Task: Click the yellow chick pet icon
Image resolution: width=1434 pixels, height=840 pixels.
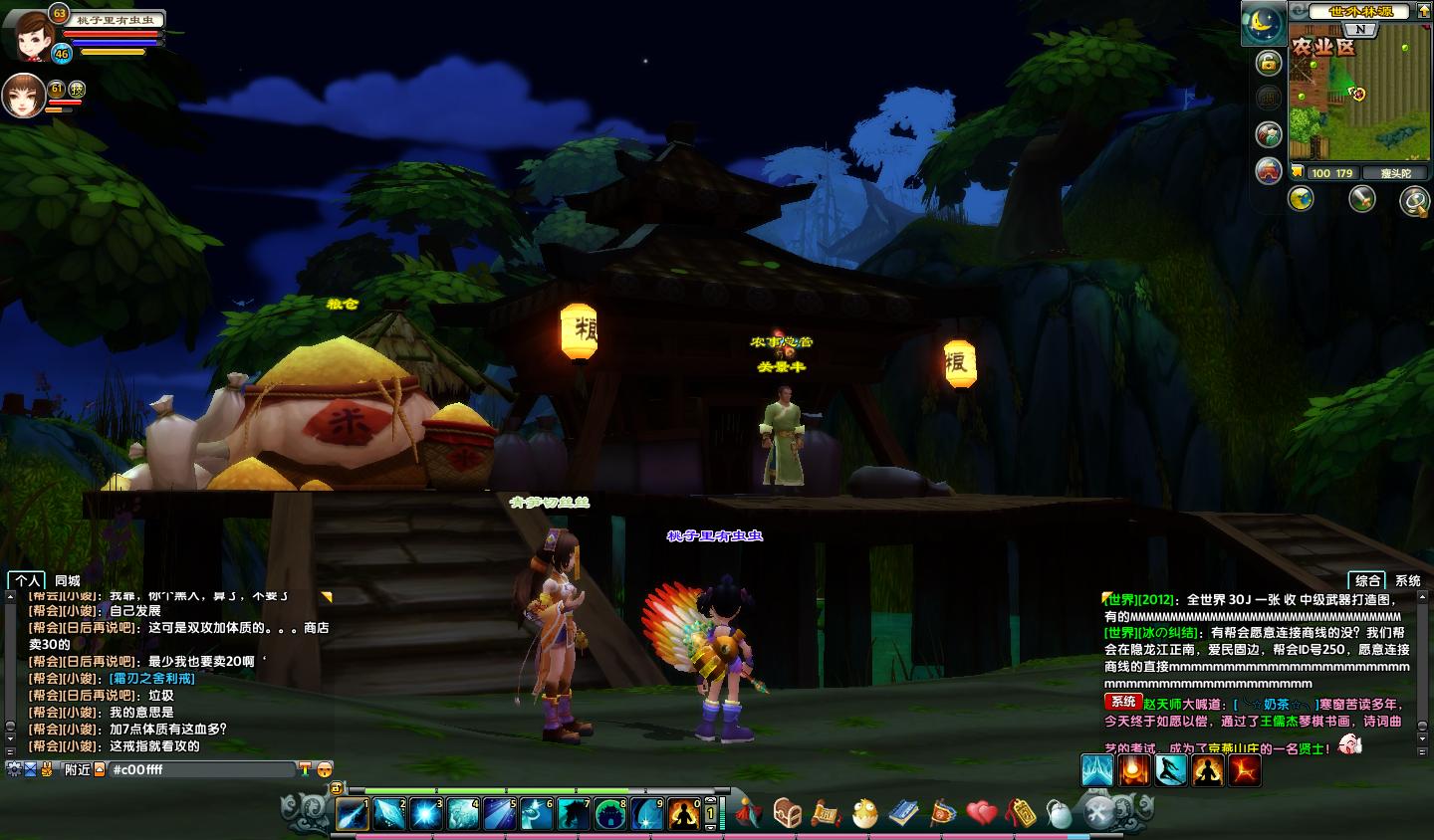Action: 865,813
